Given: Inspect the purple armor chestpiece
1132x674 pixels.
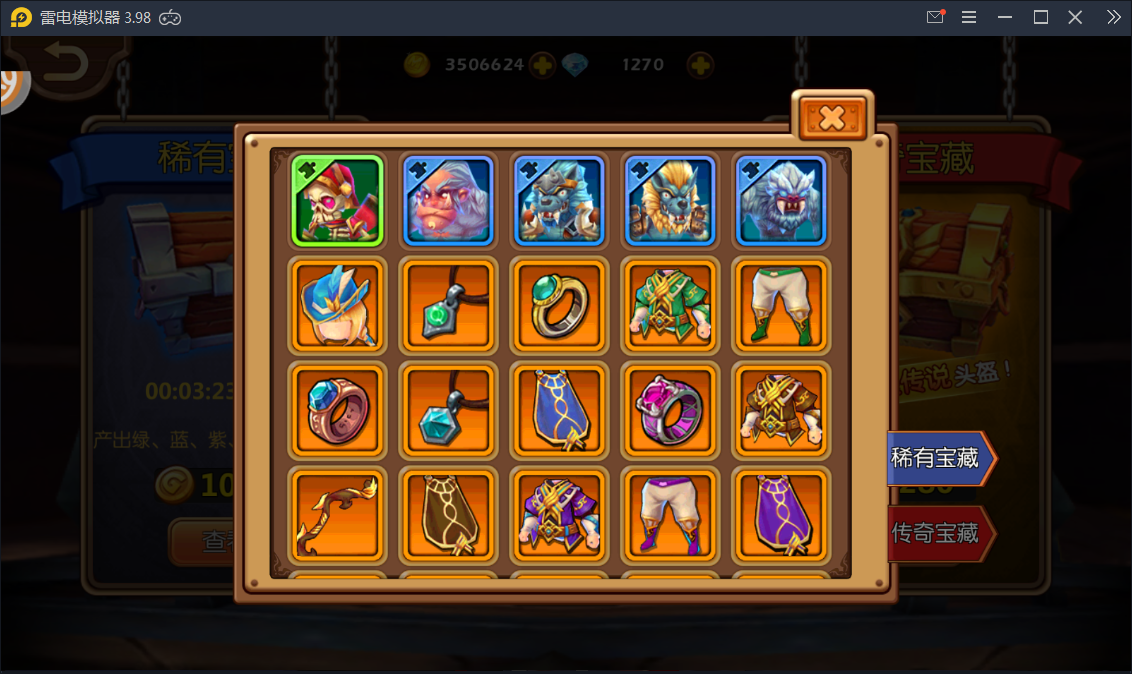Looking at the screenshot, I should (559, 516).
